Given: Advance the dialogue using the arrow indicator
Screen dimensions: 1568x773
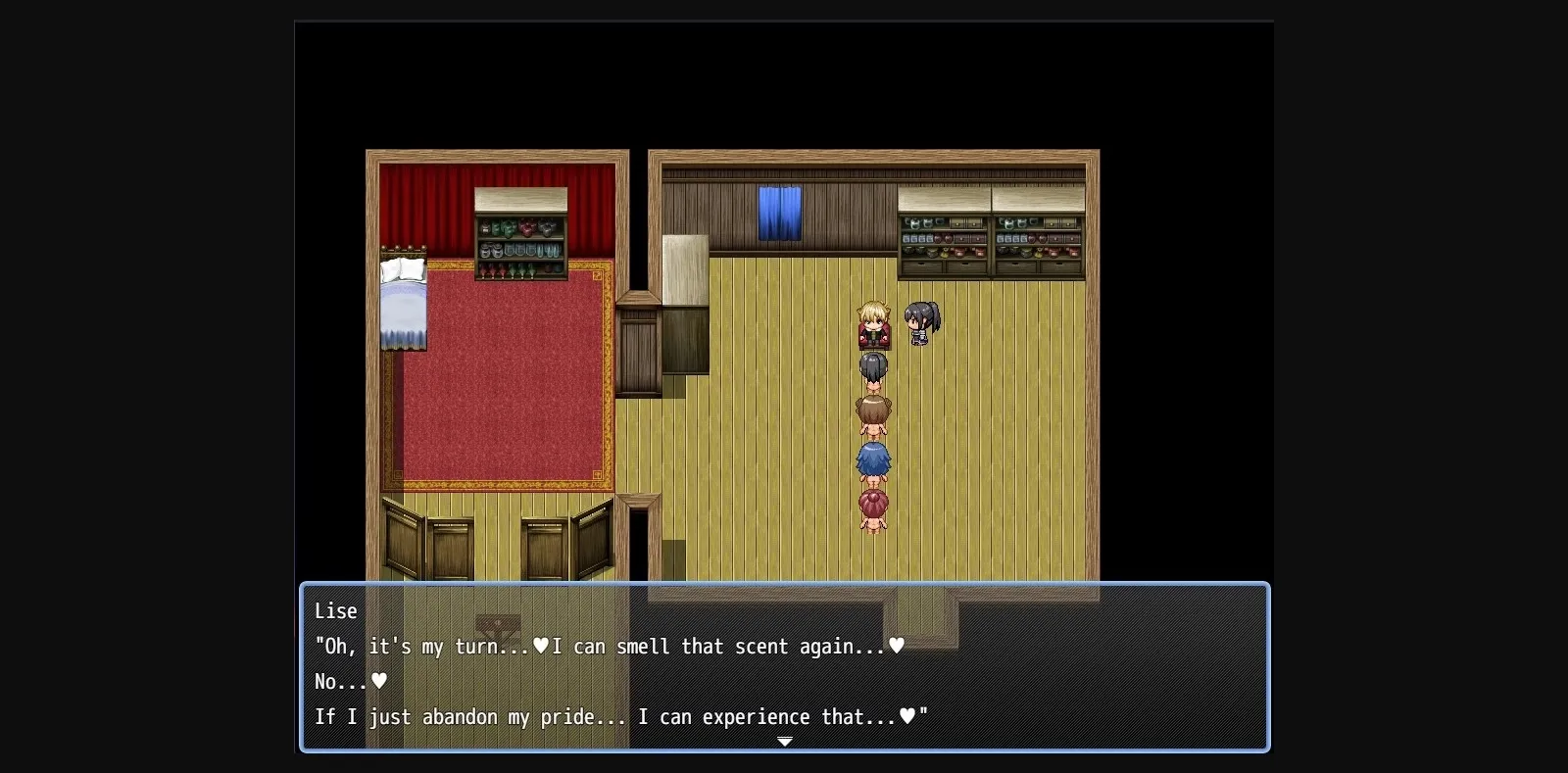Looking at the screenshot, I should coord(784,742).
